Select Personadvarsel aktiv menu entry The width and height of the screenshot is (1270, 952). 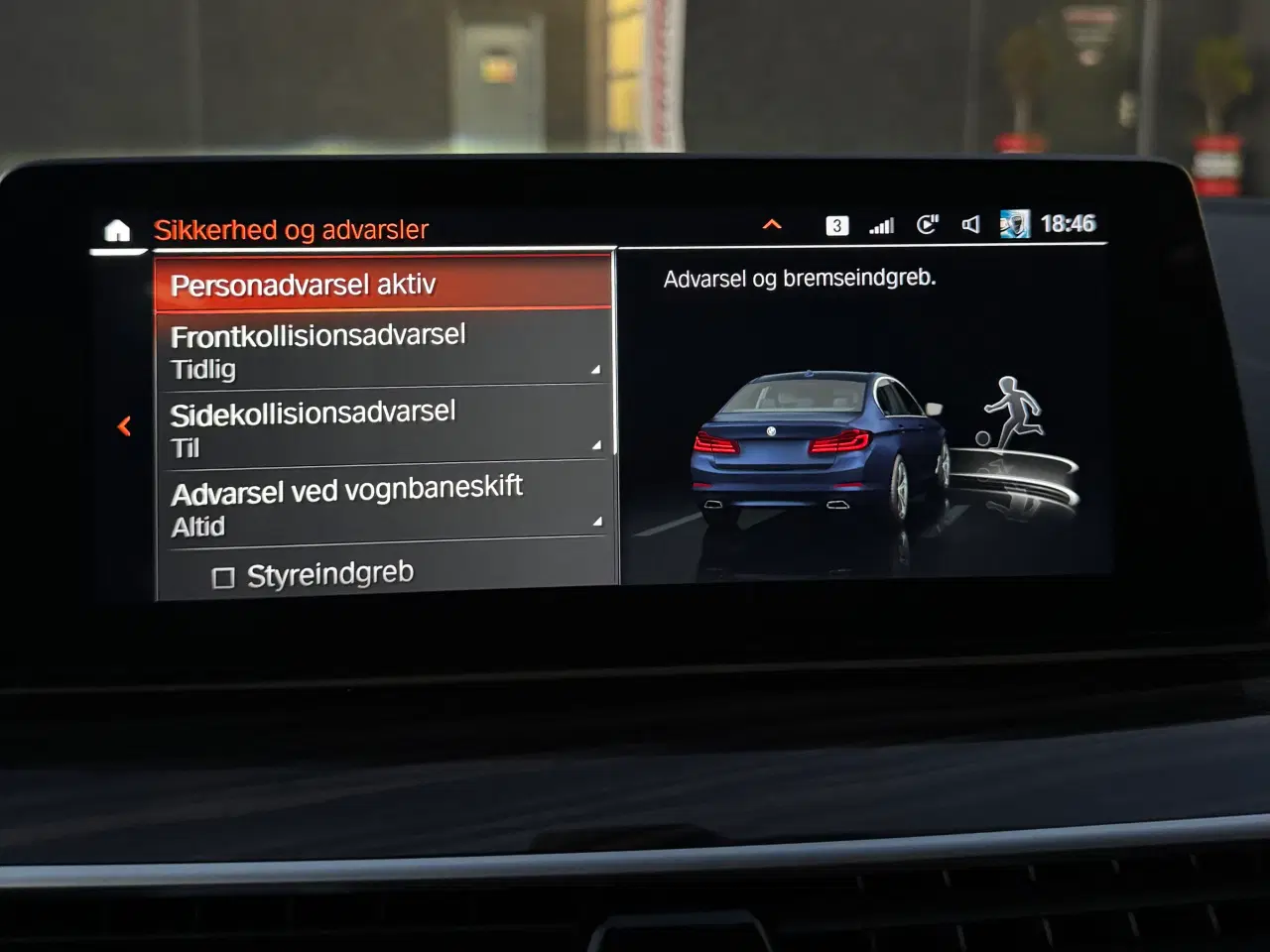pyautogui.click(x=383, y=285)
